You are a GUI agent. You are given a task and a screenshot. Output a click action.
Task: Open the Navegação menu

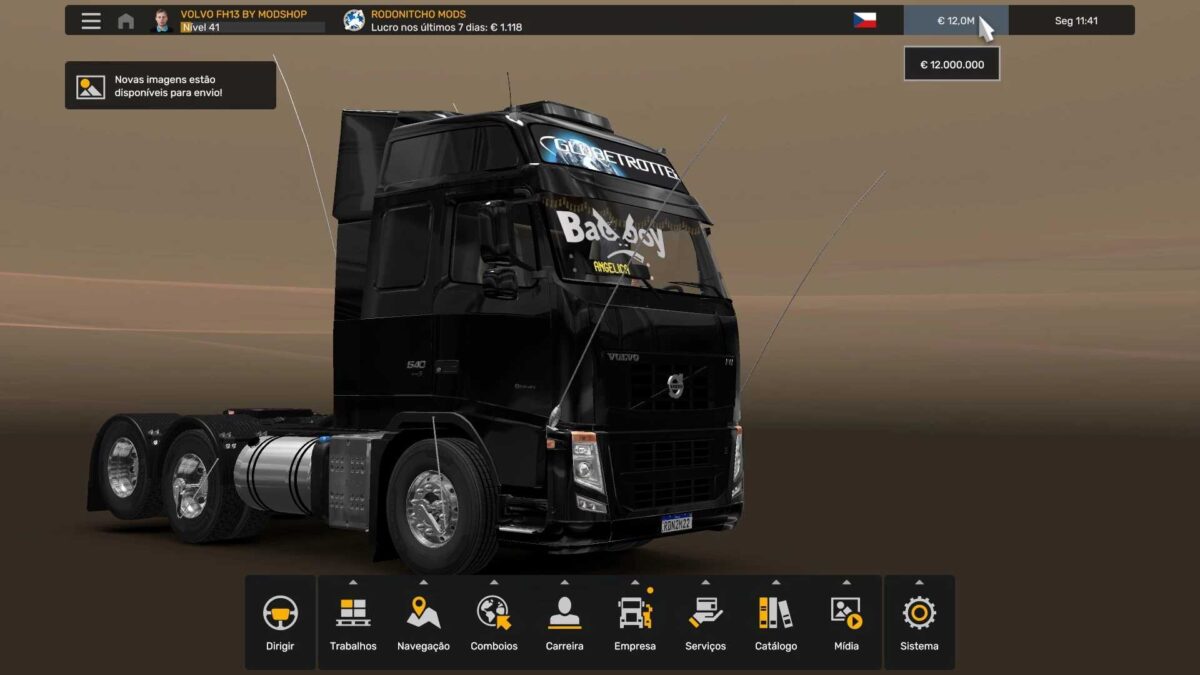[x=423, y=622]
